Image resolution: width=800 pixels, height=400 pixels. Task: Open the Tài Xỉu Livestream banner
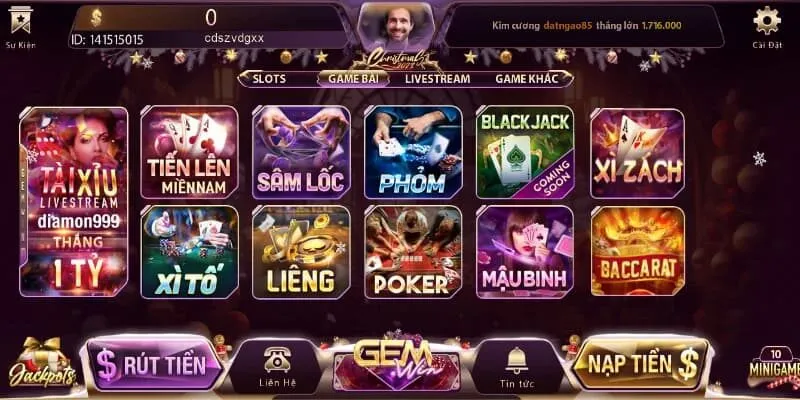73,202
